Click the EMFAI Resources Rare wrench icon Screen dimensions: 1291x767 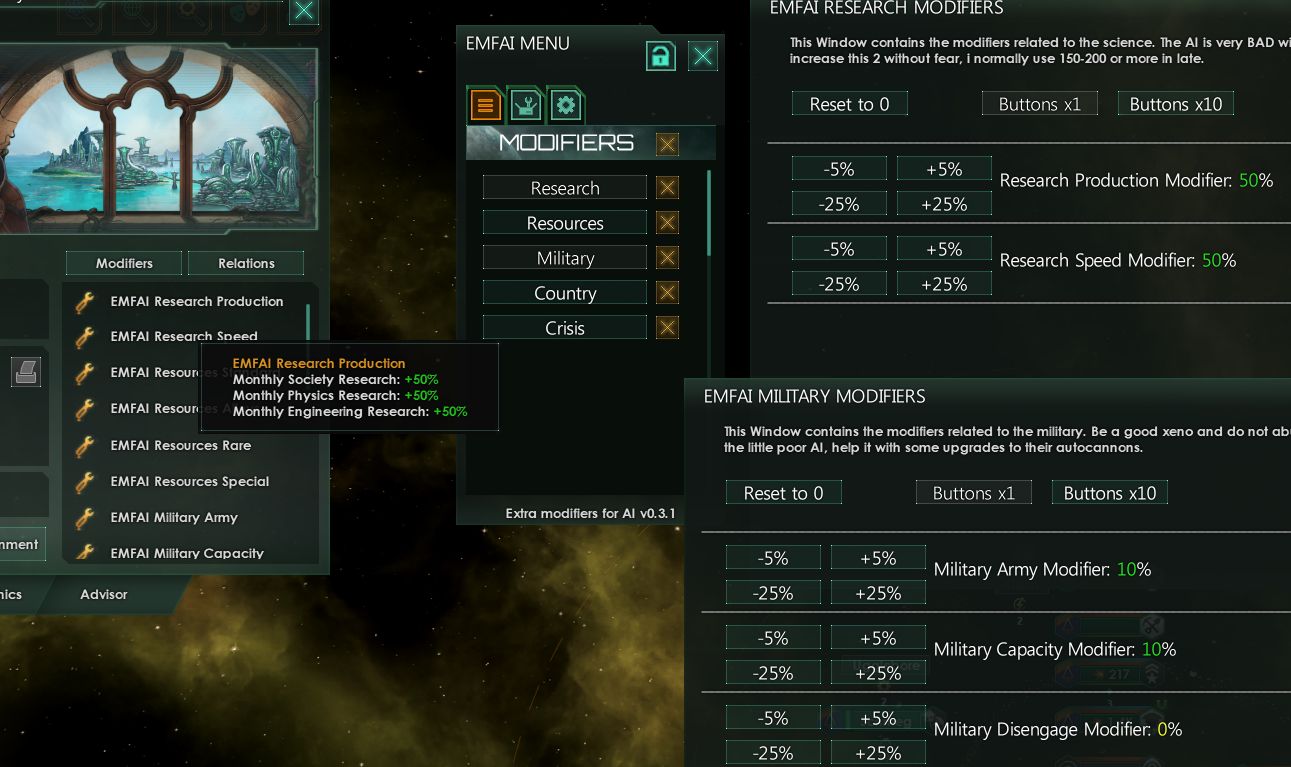click(84, 445)
